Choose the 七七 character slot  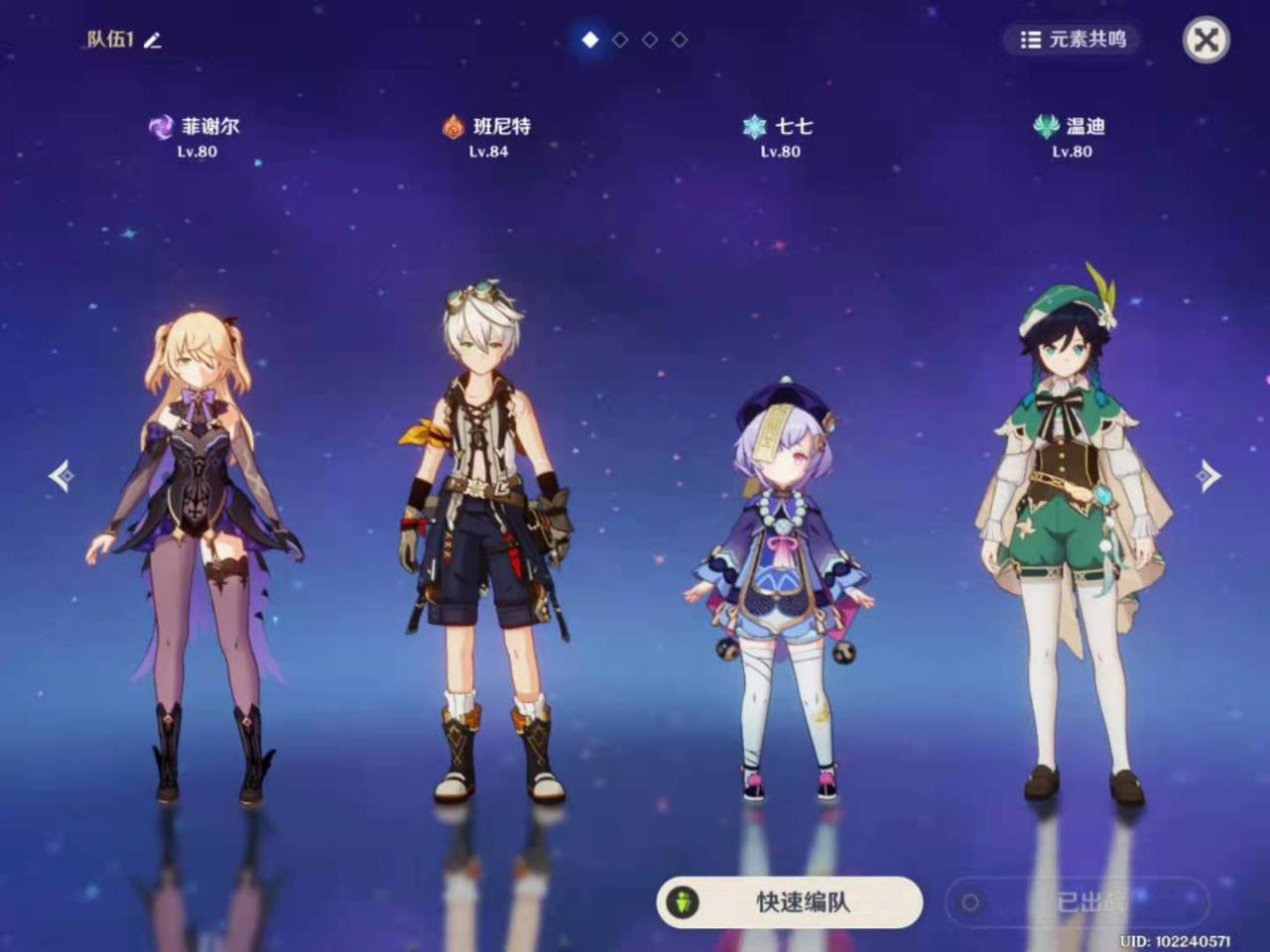pyautogui.click(x=781, y=585)
